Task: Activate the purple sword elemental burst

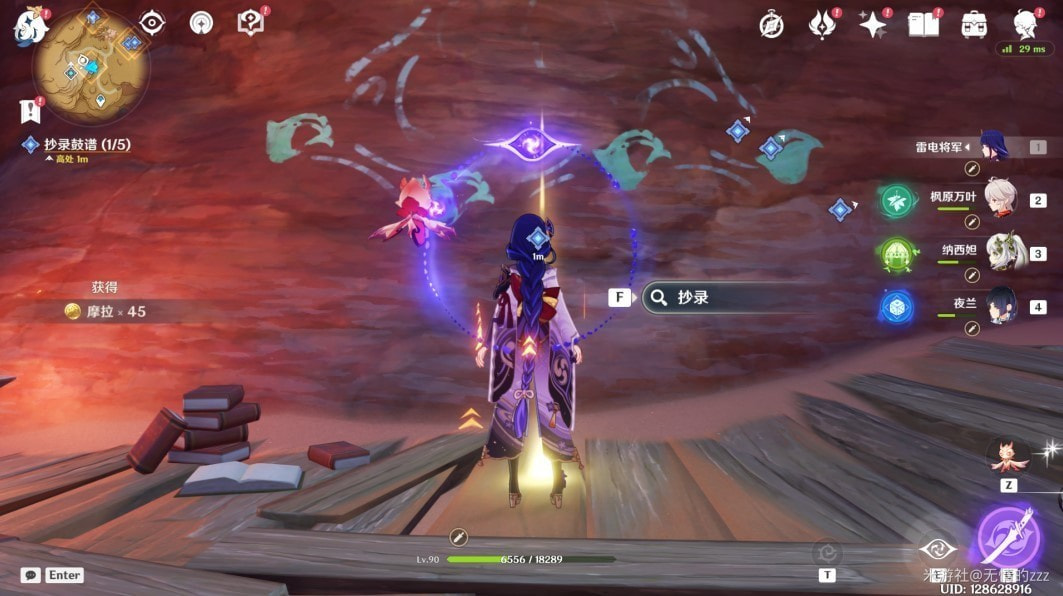Action: tap(1008, 535)
